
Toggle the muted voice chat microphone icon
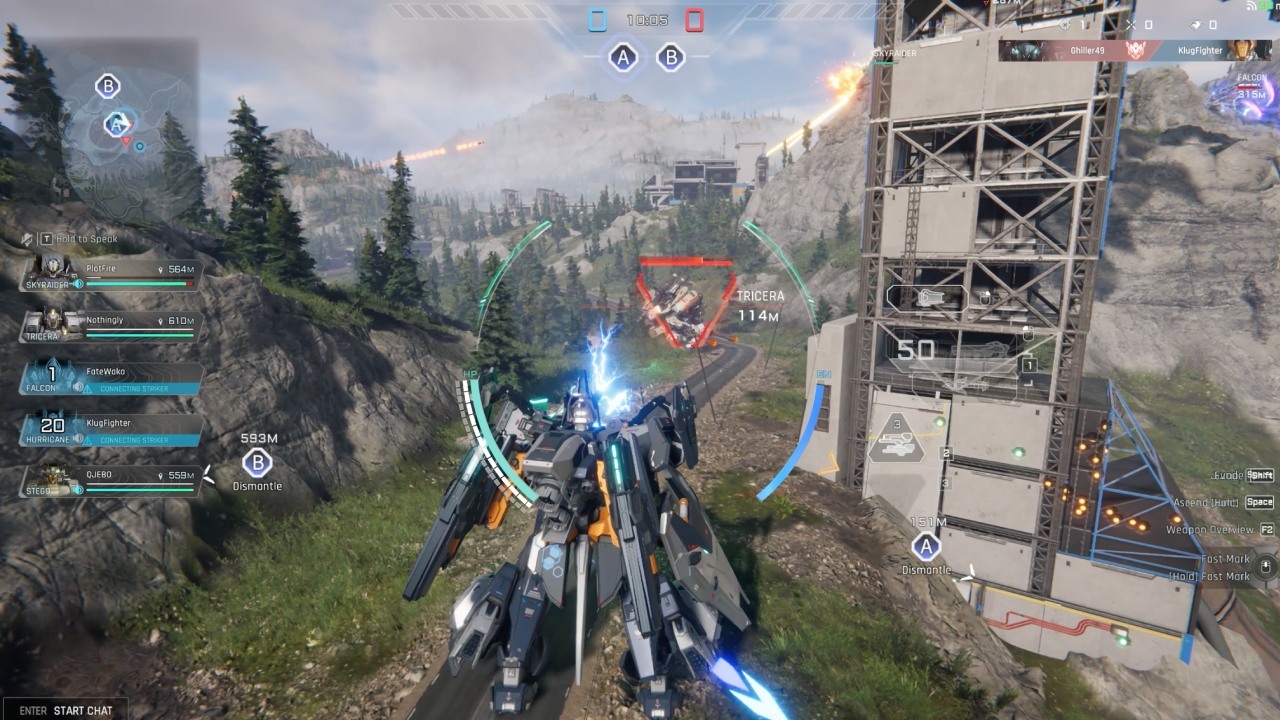28,239
